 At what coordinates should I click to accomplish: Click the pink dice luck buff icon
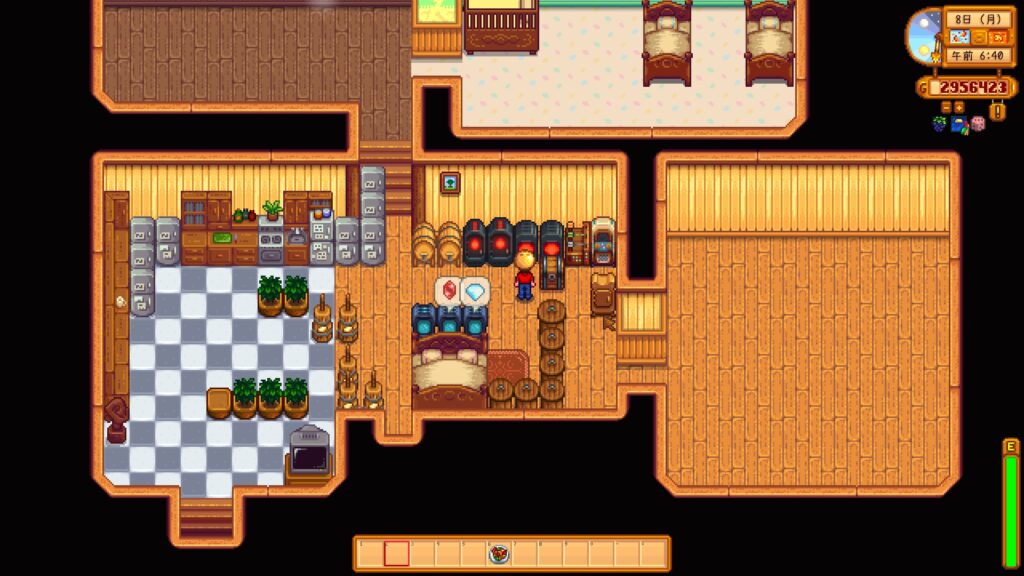coord(977,124)
